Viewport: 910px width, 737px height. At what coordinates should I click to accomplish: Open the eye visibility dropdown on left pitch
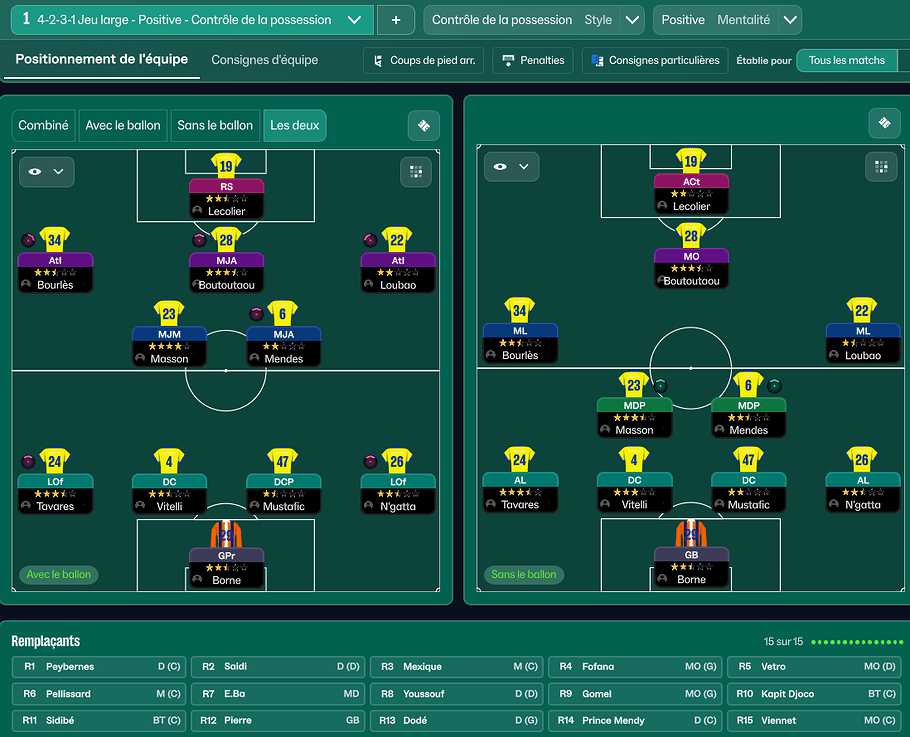[46, 172]
